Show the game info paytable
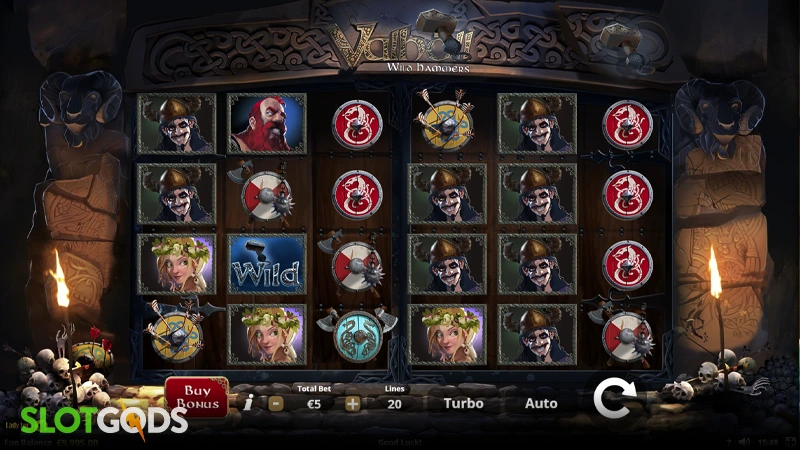The height and width of the screenshot is (450, 800). (x=248, y=403)
